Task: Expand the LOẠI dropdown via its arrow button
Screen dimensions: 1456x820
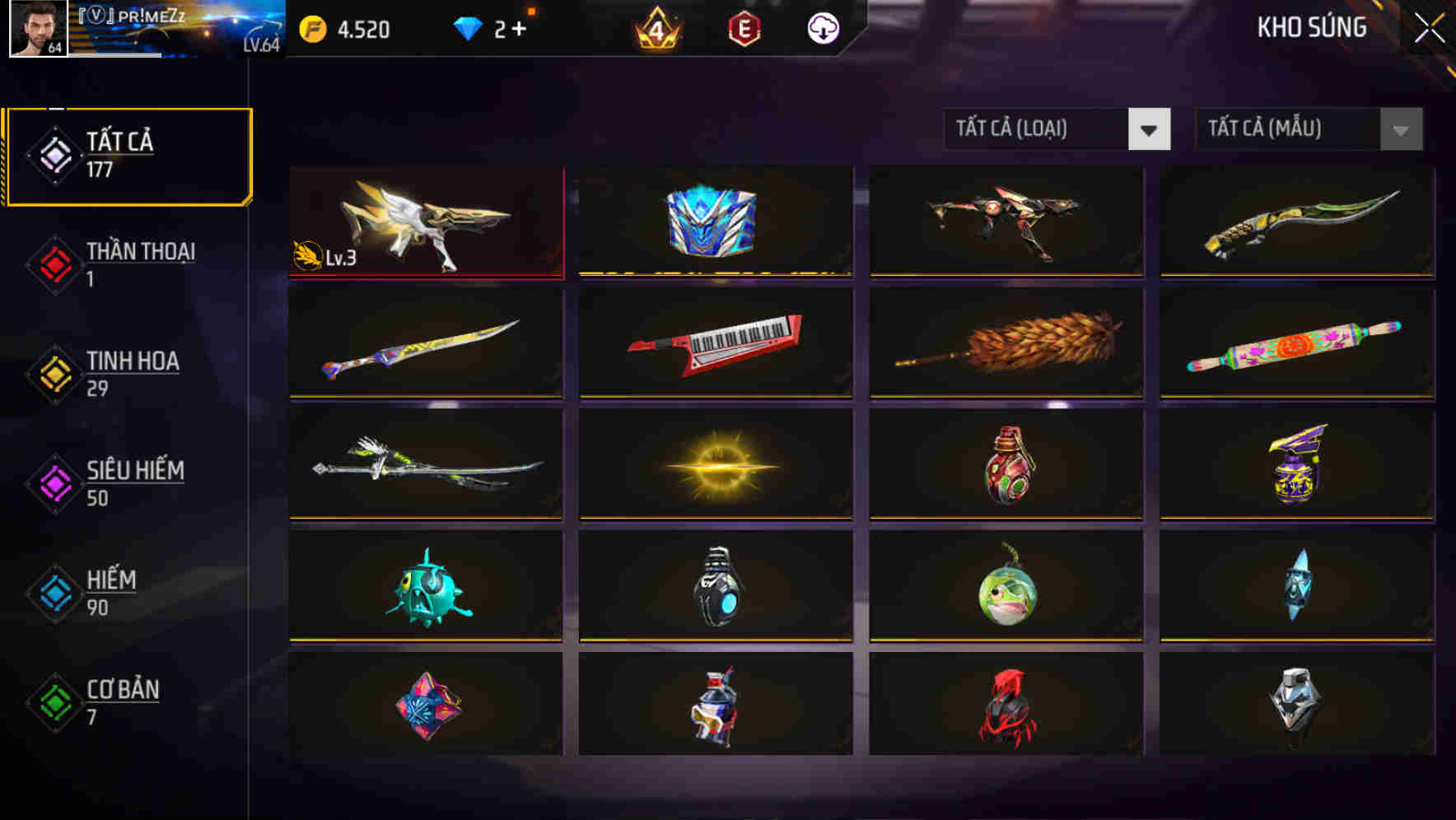Action: tap(1151, 129)
